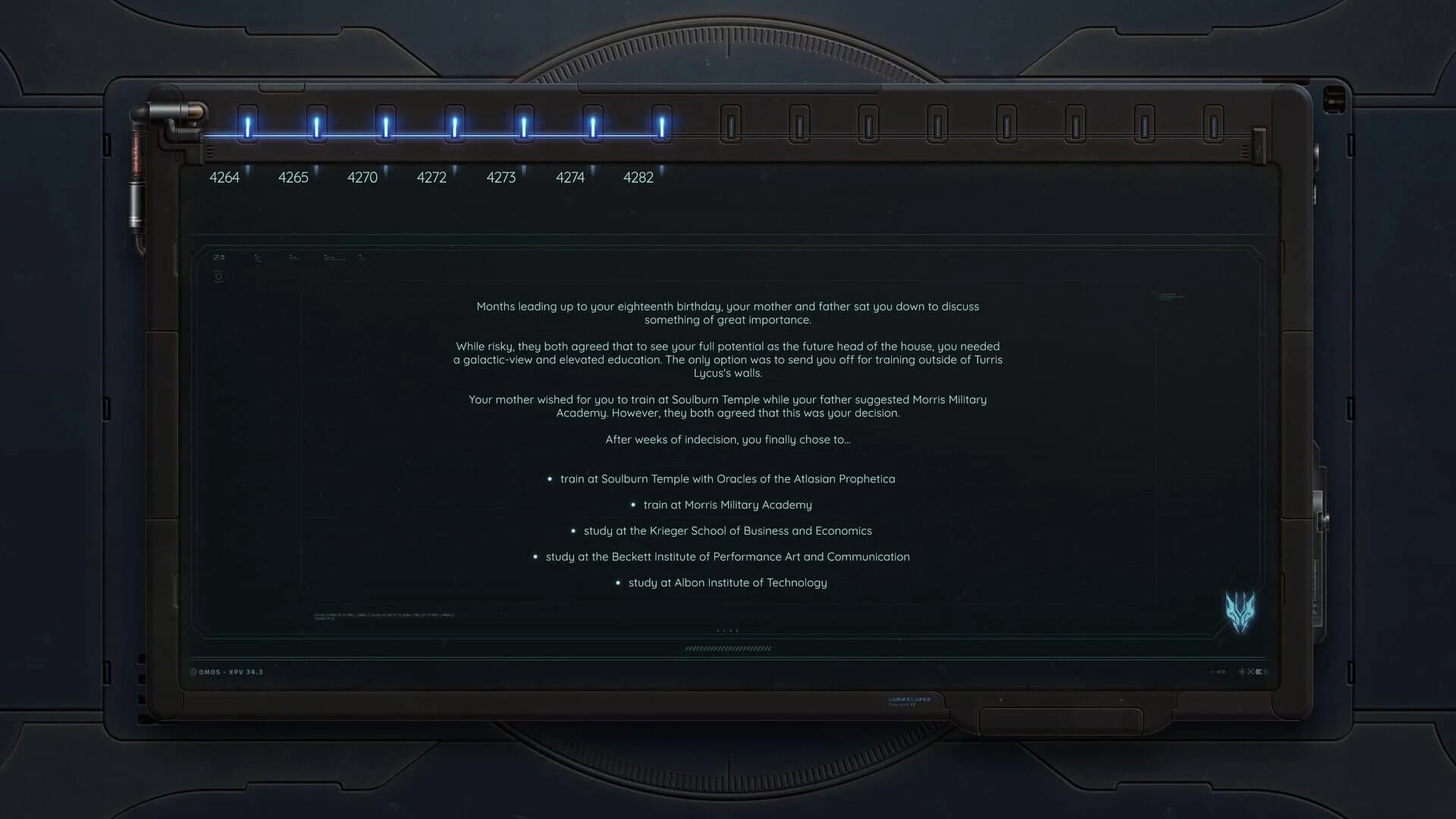Click the brightness icon in the system tray
Image resolution: width=1456 pixels, height=819 pixels.
coord(1241,672)
